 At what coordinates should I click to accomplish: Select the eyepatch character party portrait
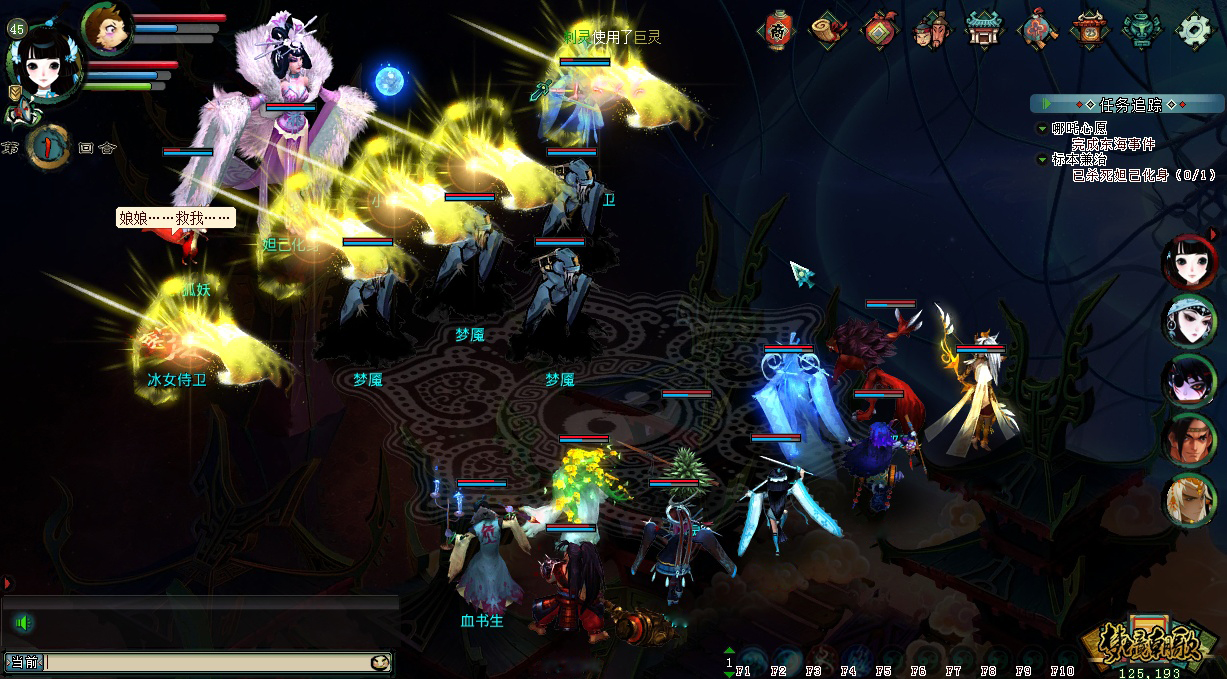pos(1189,381)
